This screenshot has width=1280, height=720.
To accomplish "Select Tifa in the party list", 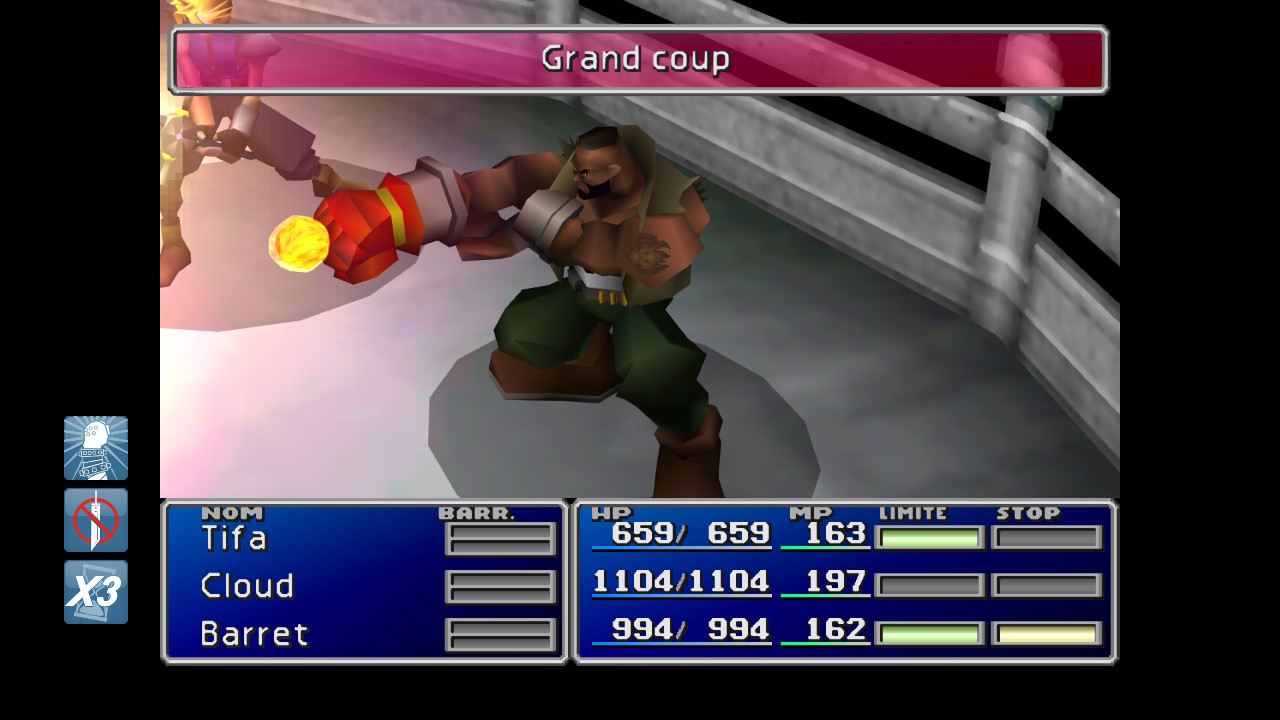I will 234,539.
